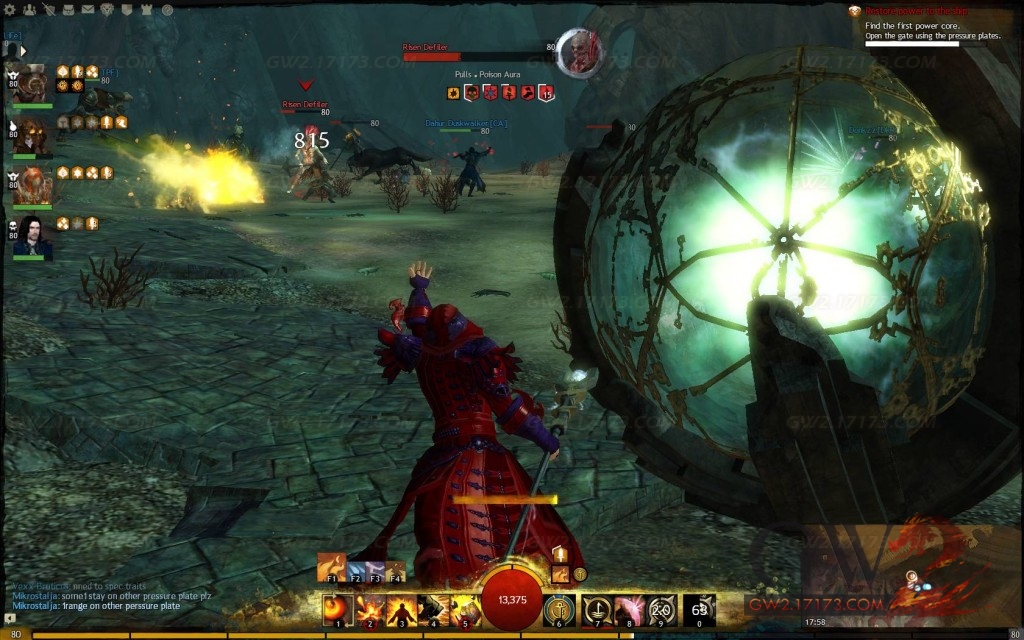
Task: Use weapon skill 2 fiery explosion
Action: point(369,608)
